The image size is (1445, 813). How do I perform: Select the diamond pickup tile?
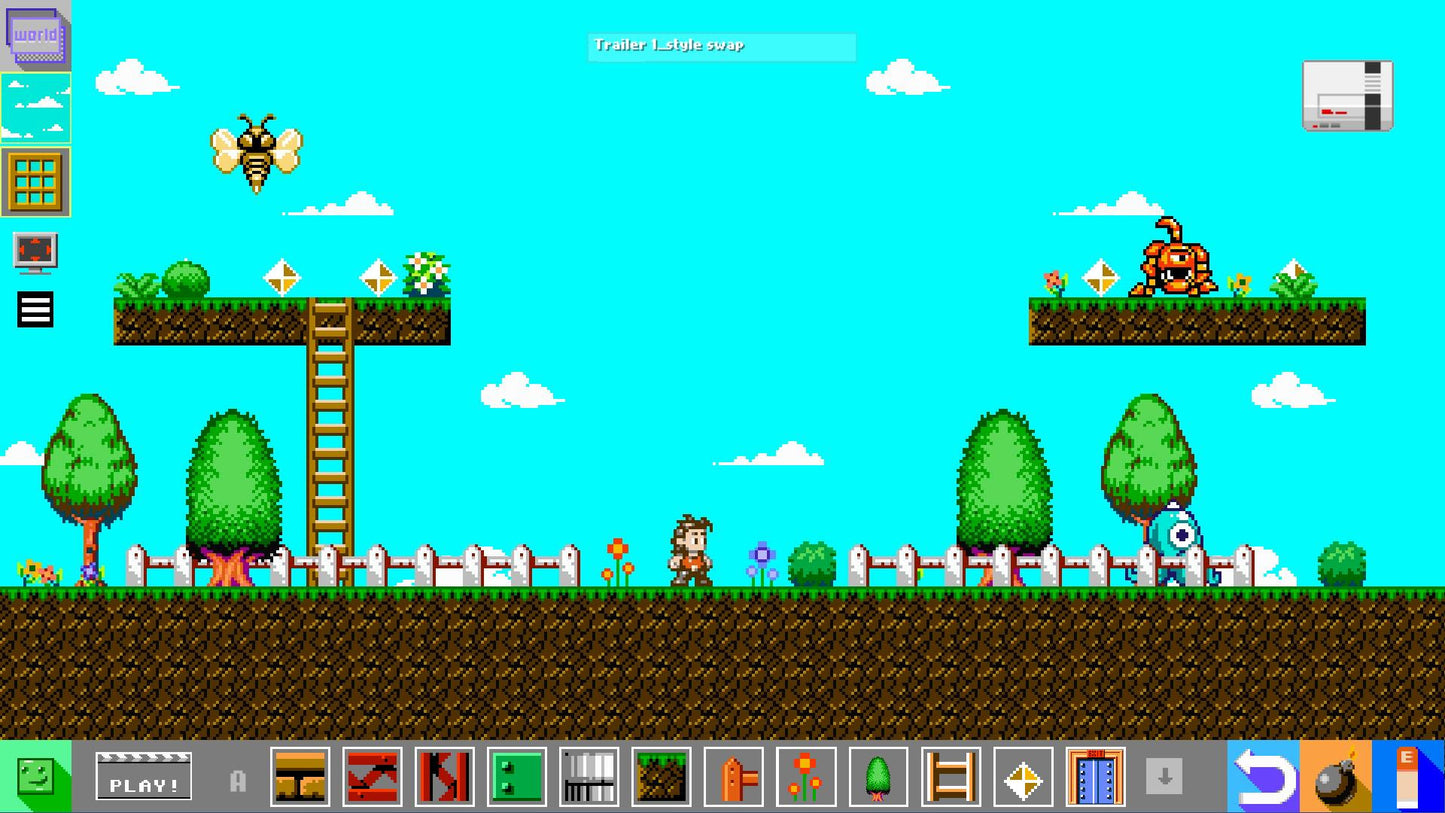click(x=1023, y=778)
